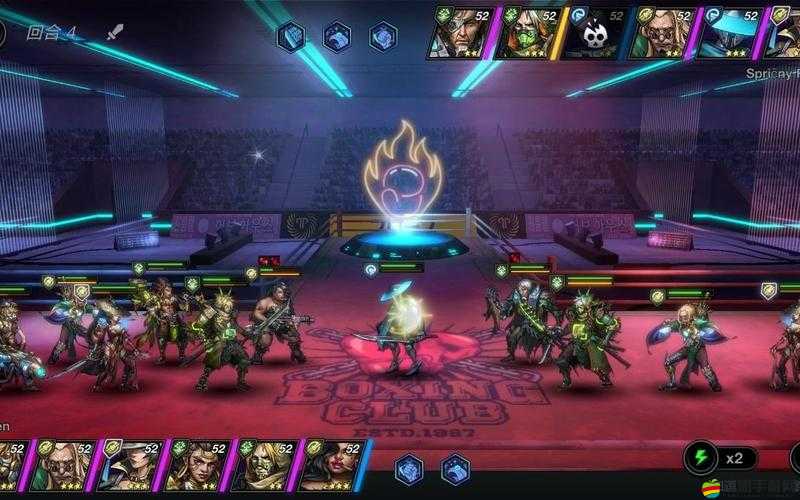
Task: Click the left bottom hexagon buff icon
Action: (x=409, y=468)
